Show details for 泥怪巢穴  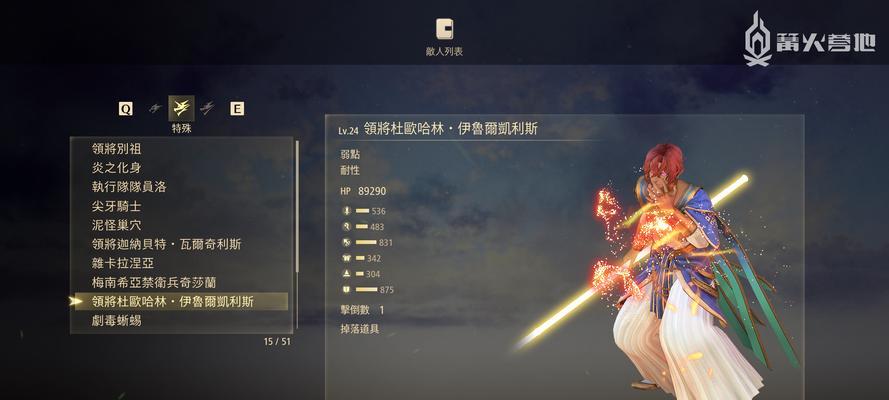119,225
